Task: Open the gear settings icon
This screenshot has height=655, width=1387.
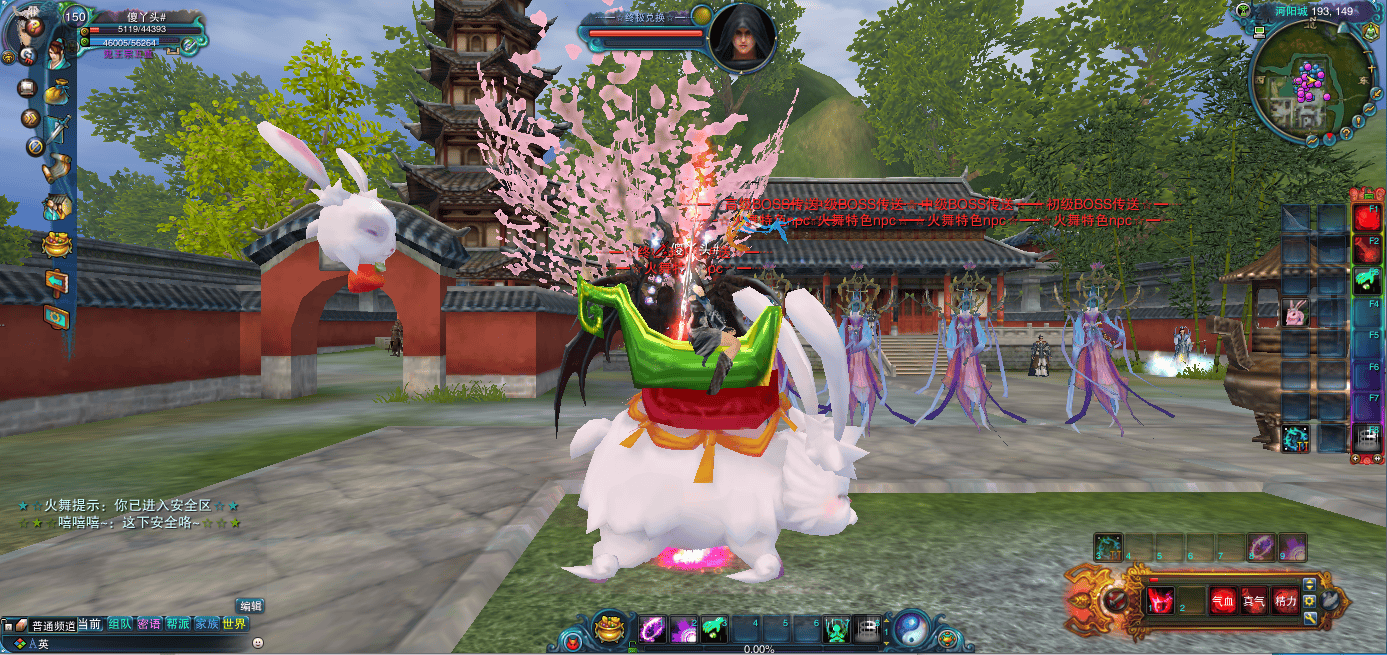Action: [x=56, y=316]
